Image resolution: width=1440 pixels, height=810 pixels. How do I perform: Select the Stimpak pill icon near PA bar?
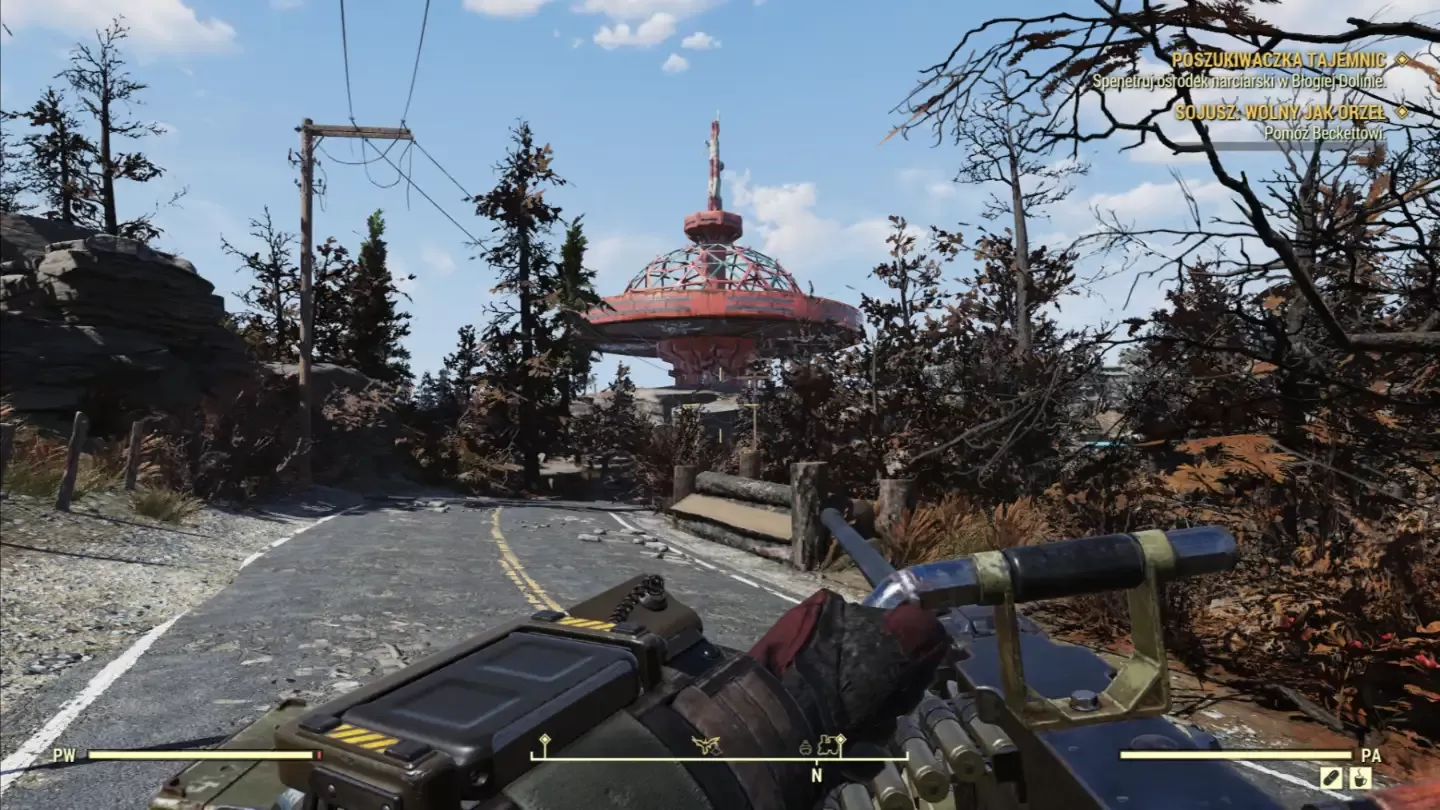pos(1331,777)
